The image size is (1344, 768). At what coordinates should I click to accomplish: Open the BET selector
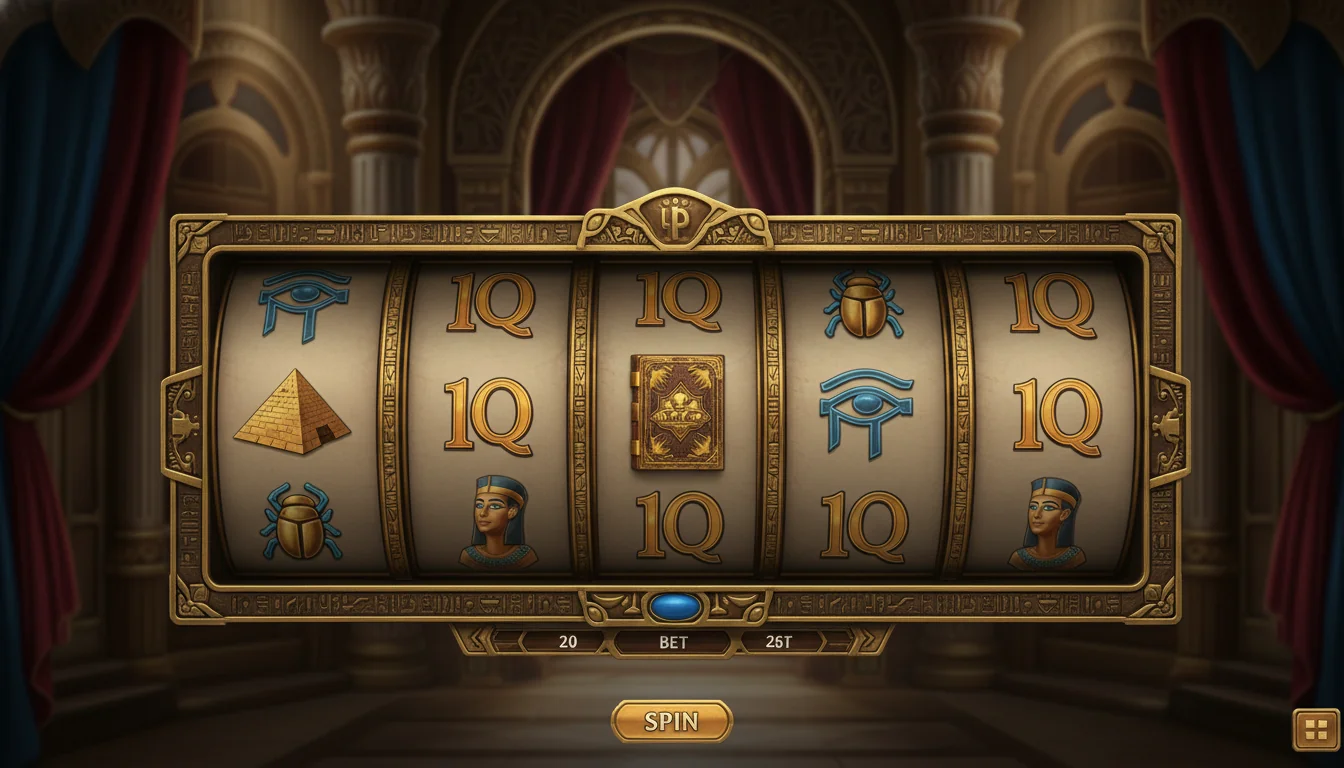click(x=672, y=644)
